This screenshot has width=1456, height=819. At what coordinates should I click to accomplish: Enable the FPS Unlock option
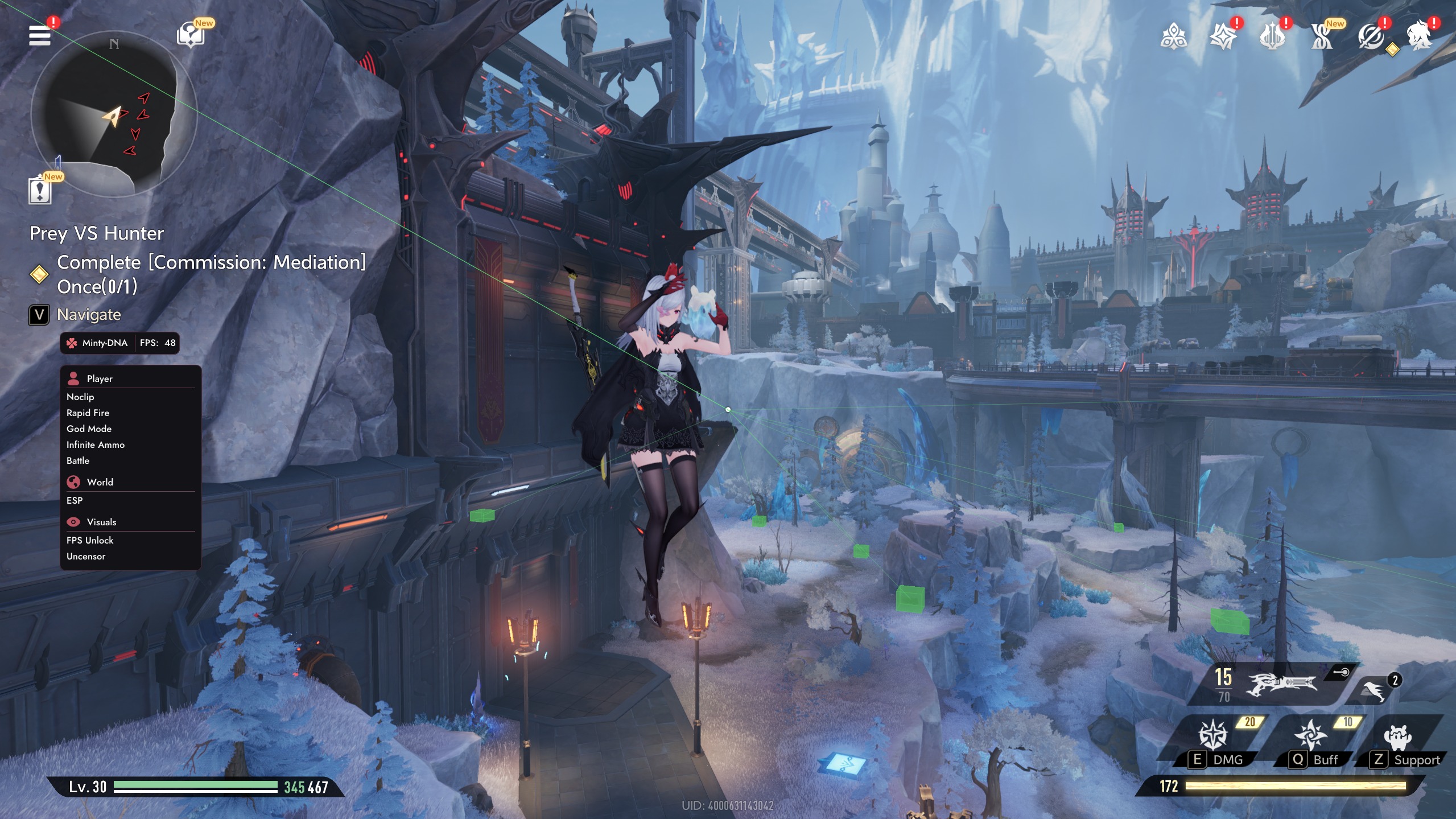90,540
